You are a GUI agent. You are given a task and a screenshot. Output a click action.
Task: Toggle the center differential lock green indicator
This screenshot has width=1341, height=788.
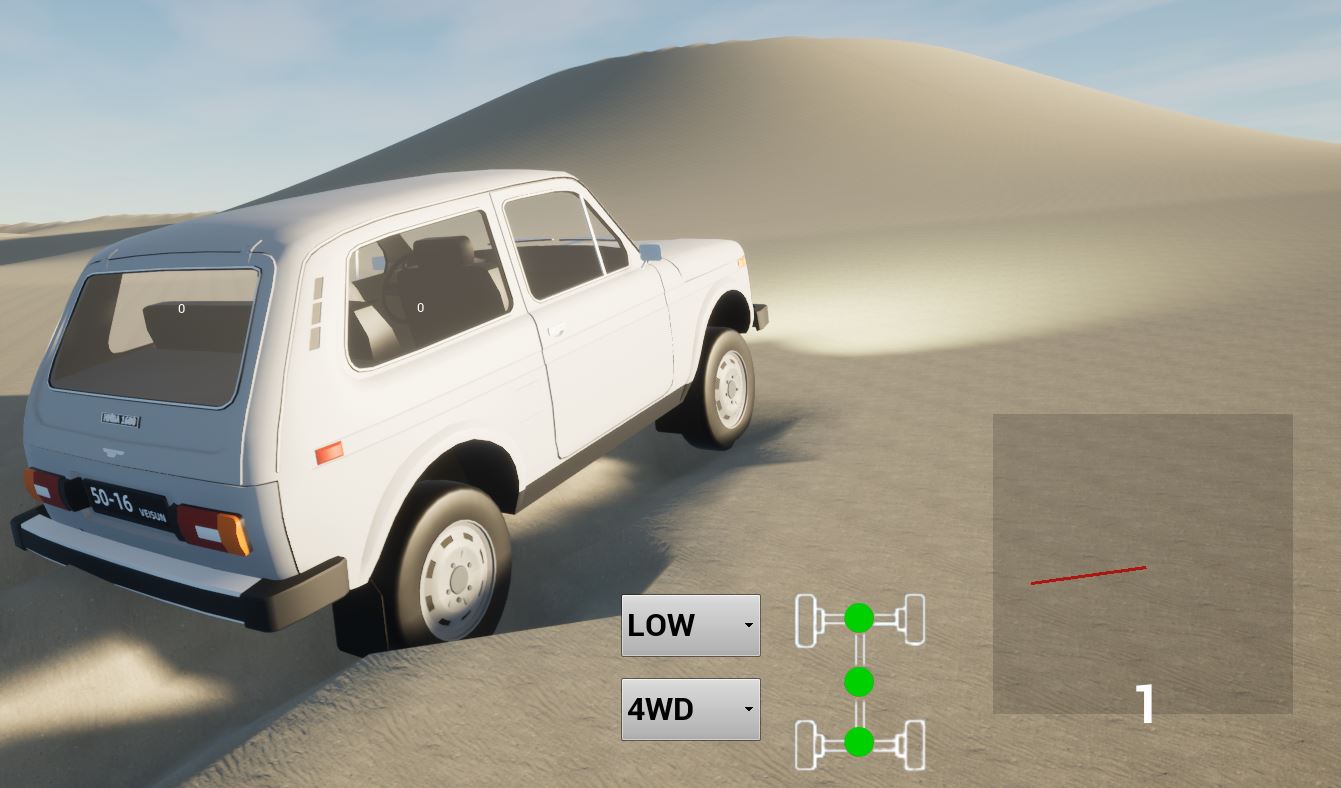(858, 683)
